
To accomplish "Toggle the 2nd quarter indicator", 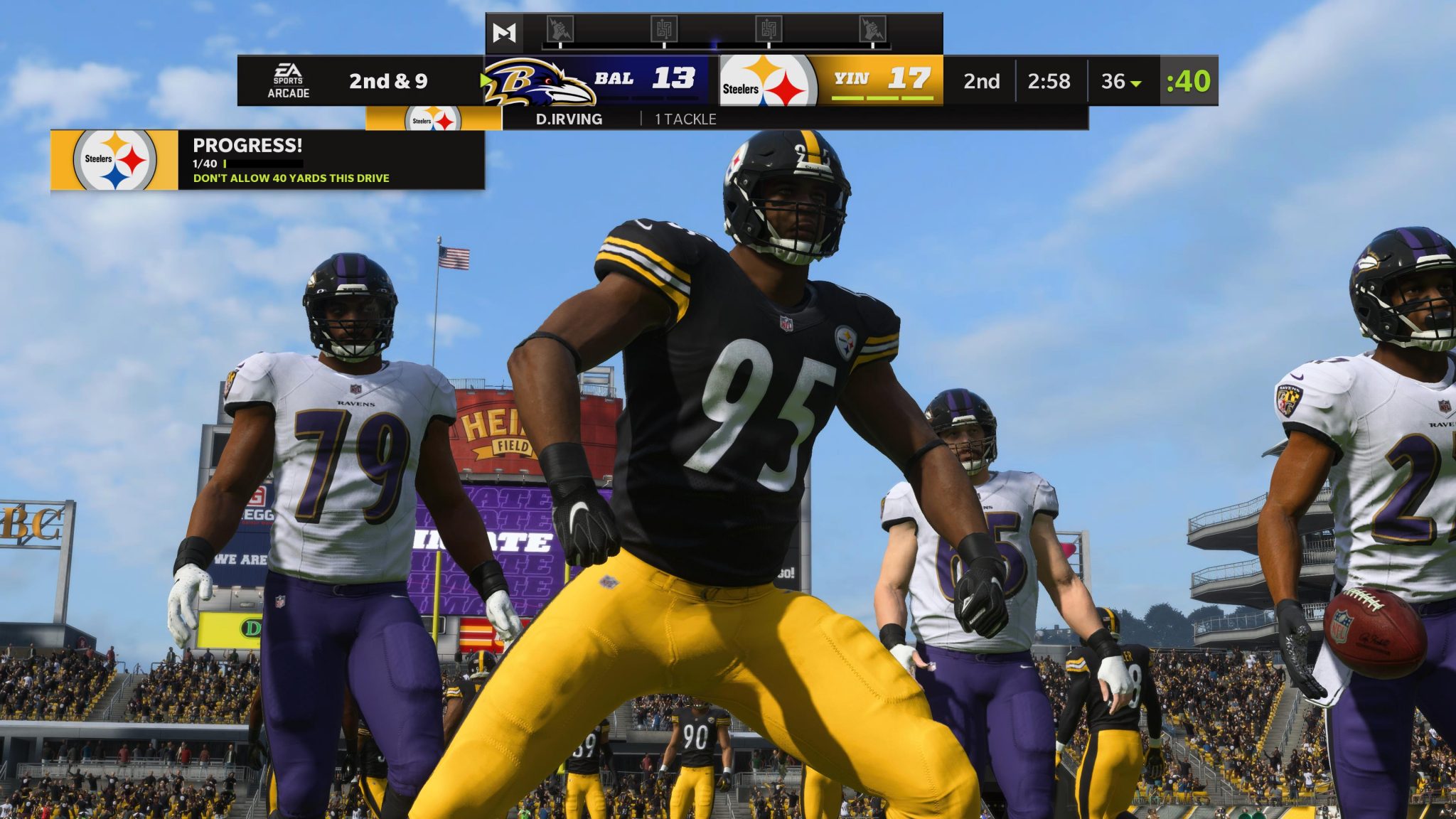I will 980,81.
